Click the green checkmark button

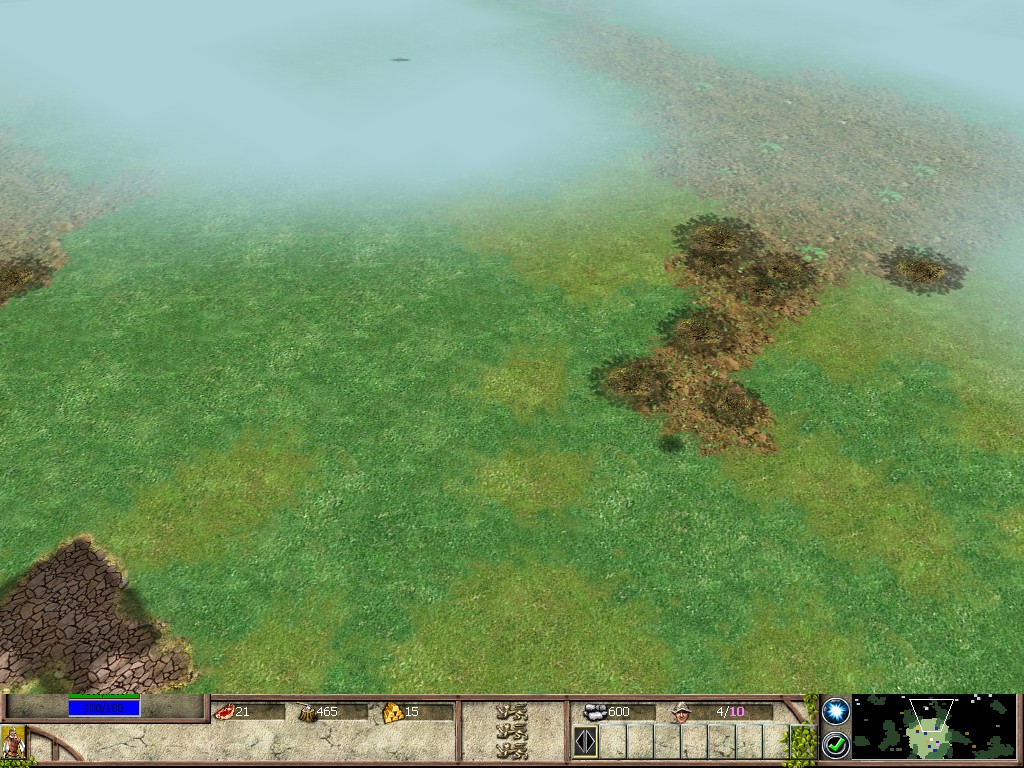tap(836, 744)
